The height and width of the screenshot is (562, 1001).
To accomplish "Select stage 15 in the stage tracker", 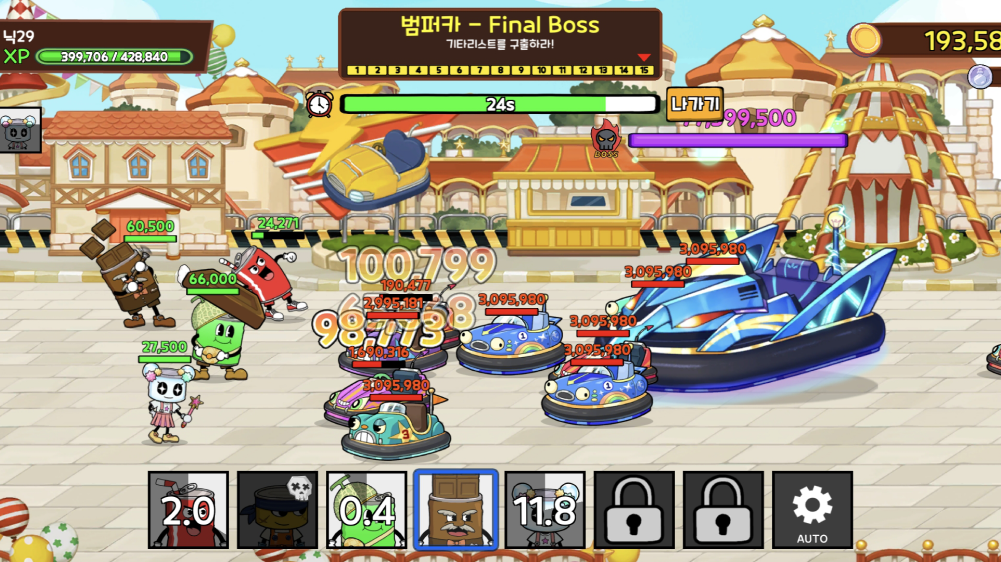I will click(645, 71).
